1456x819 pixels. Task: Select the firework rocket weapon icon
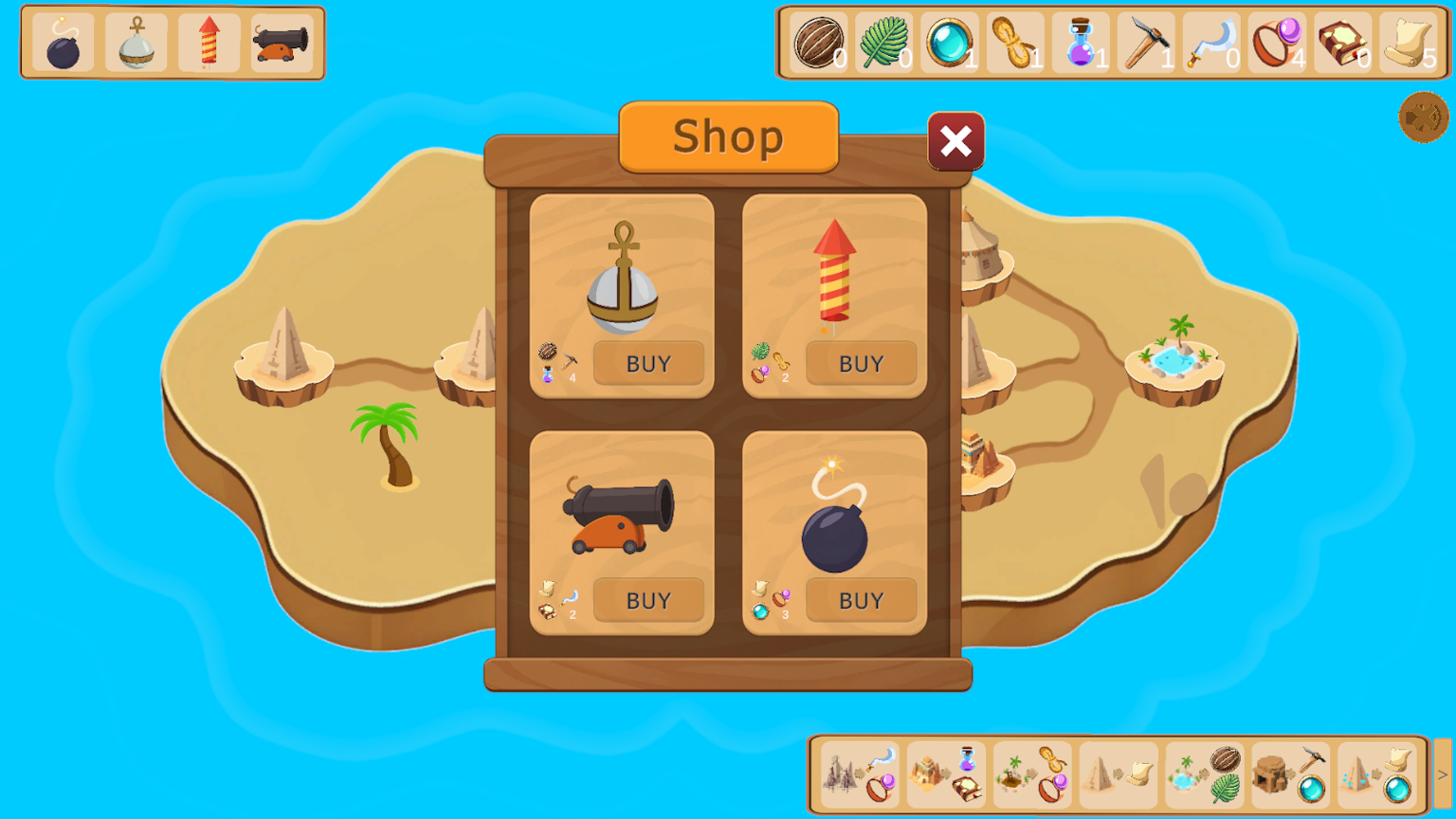coord(209,42)
